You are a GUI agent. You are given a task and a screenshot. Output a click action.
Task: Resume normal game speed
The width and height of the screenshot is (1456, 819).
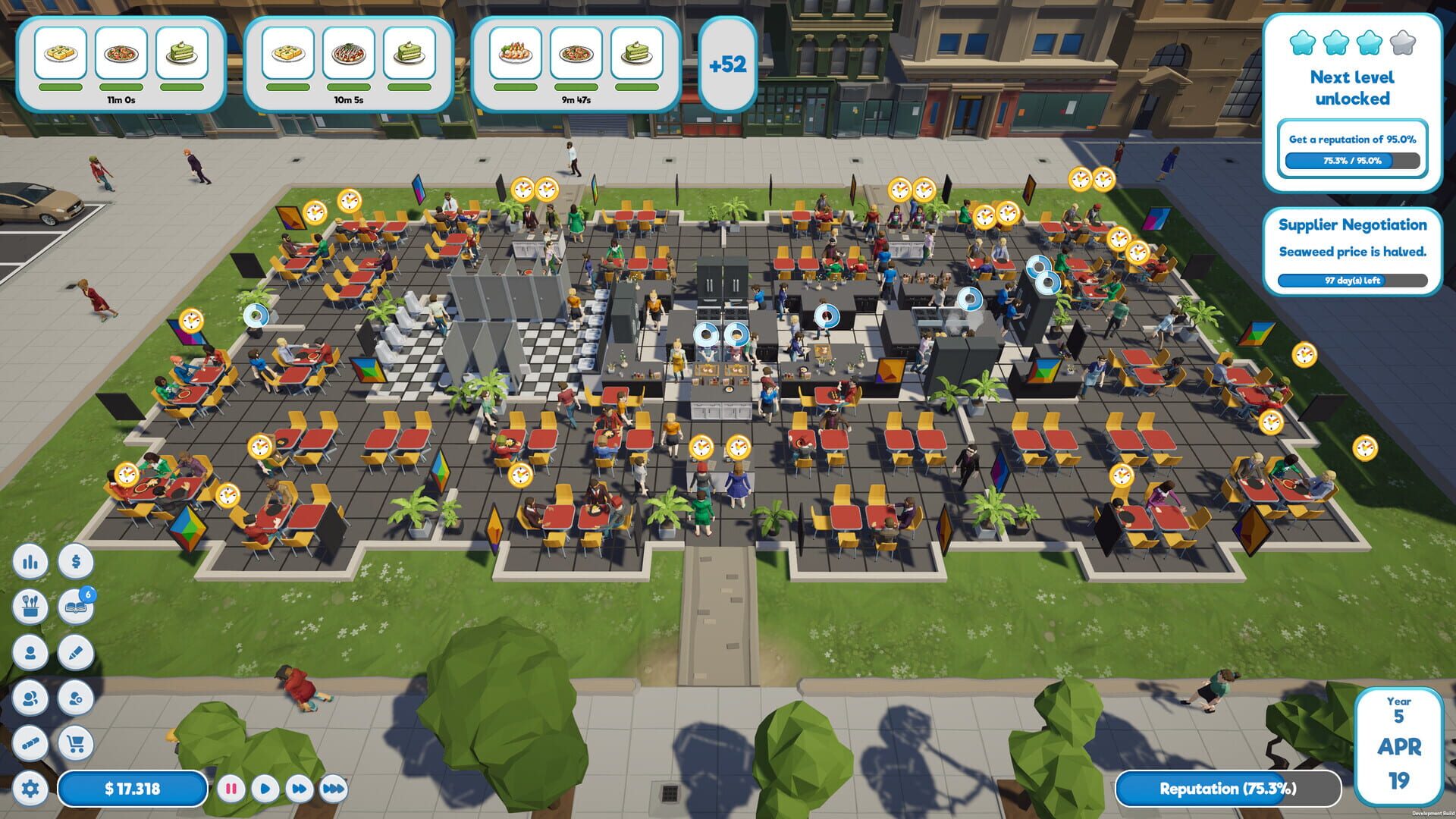pyautogui.click(x=265, y=789)
